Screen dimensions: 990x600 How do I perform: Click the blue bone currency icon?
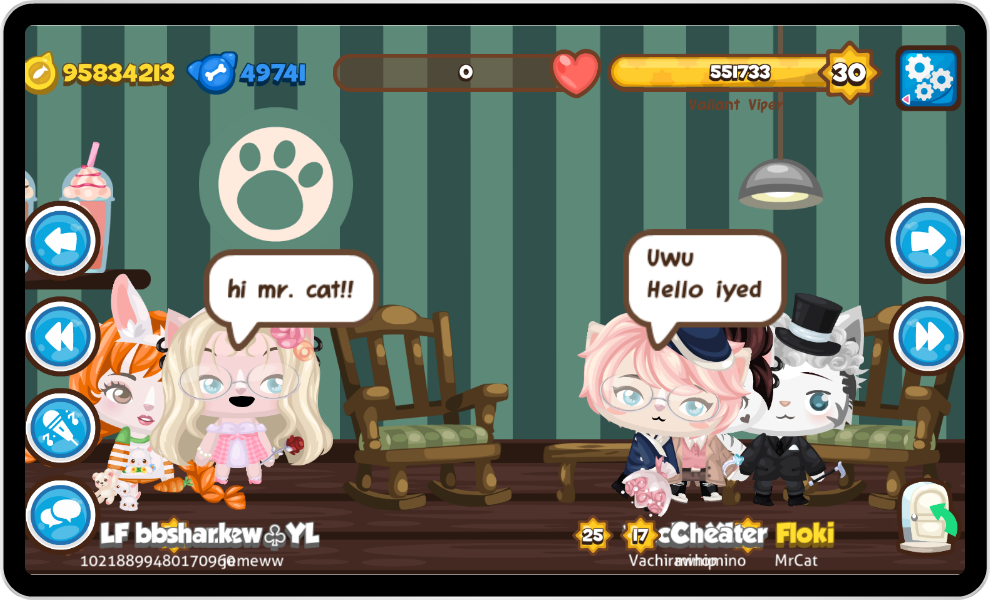[x=213, y=73]
